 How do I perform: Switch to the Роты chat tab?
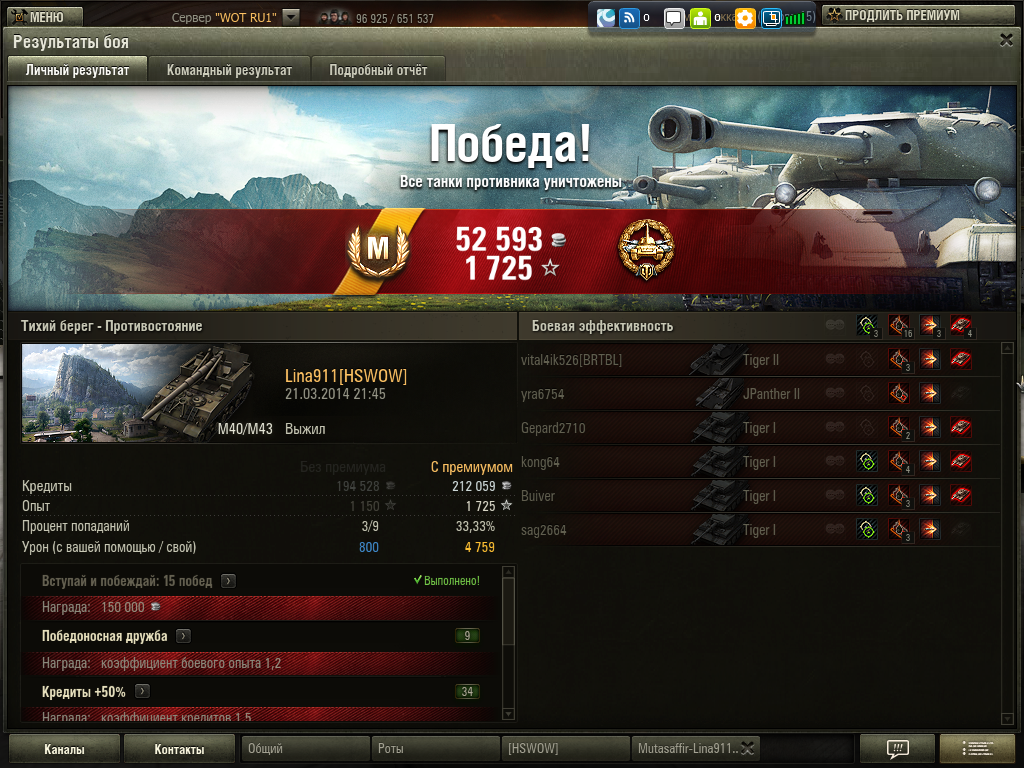435,748
